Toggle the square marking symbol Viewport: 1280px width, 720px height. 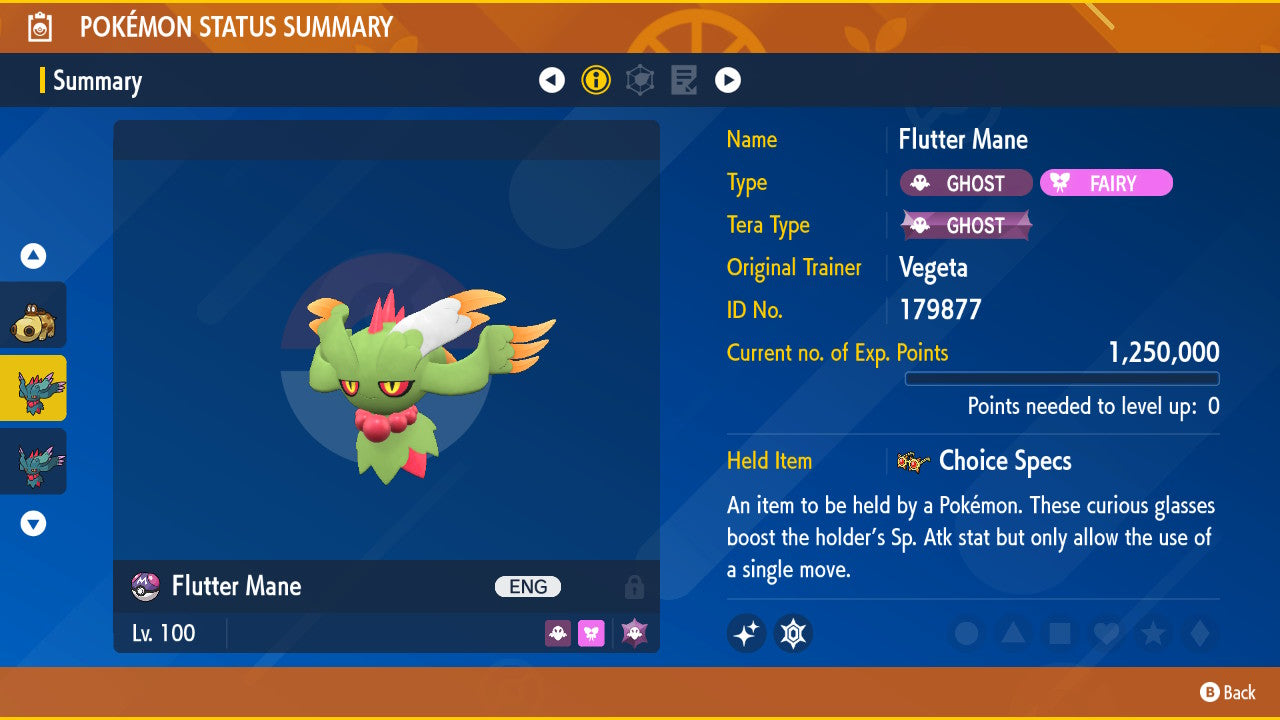1060,634
